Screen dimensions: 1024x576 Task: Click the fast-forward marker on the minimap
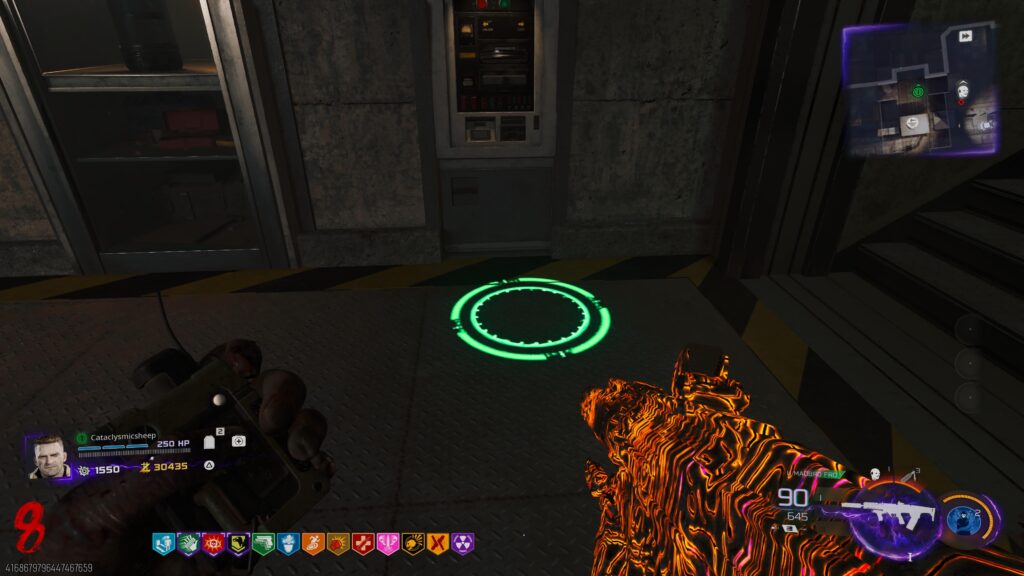(966, 36)
